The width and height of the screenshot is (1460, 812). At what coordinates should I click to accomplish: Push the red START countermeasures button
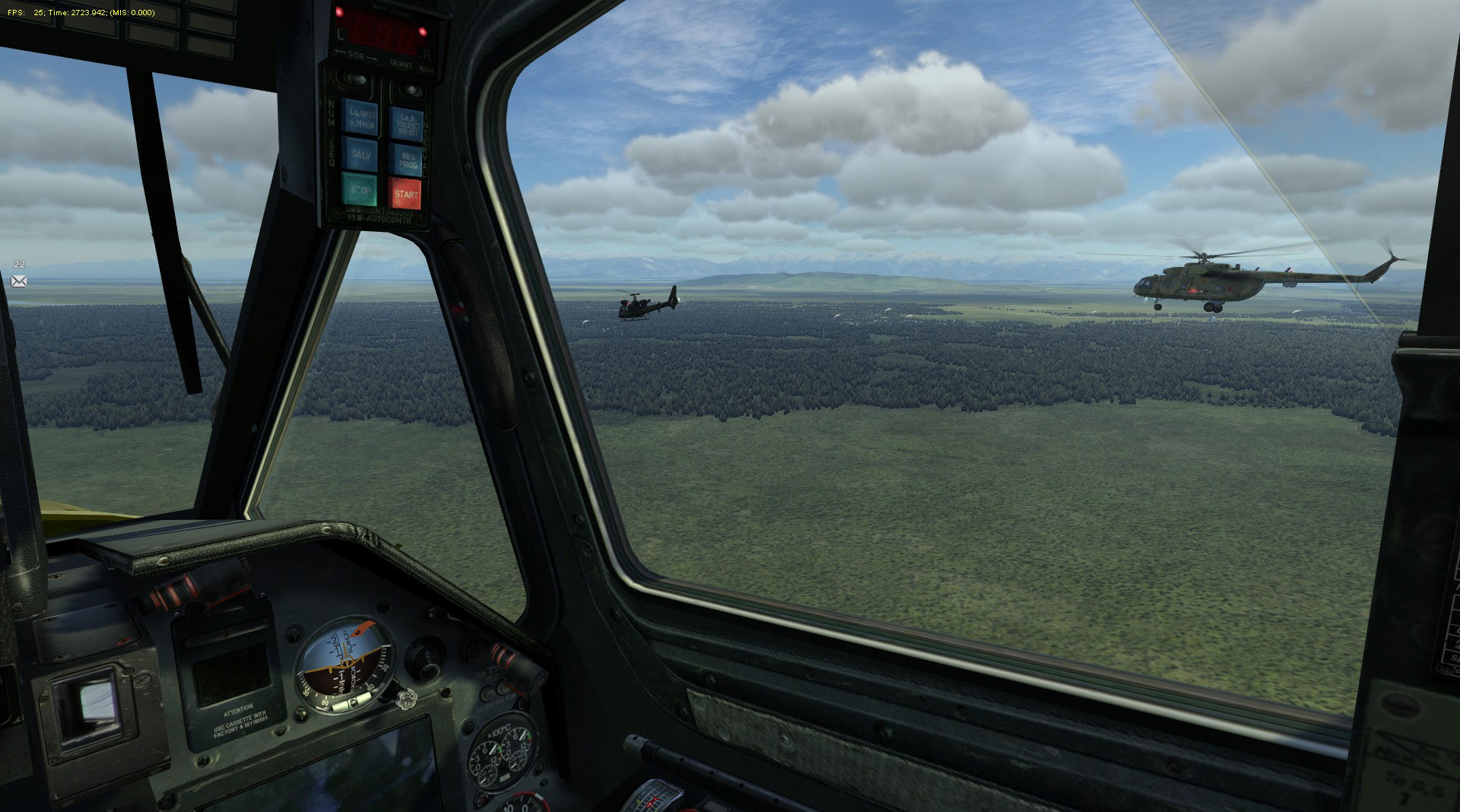click(406, 194)
